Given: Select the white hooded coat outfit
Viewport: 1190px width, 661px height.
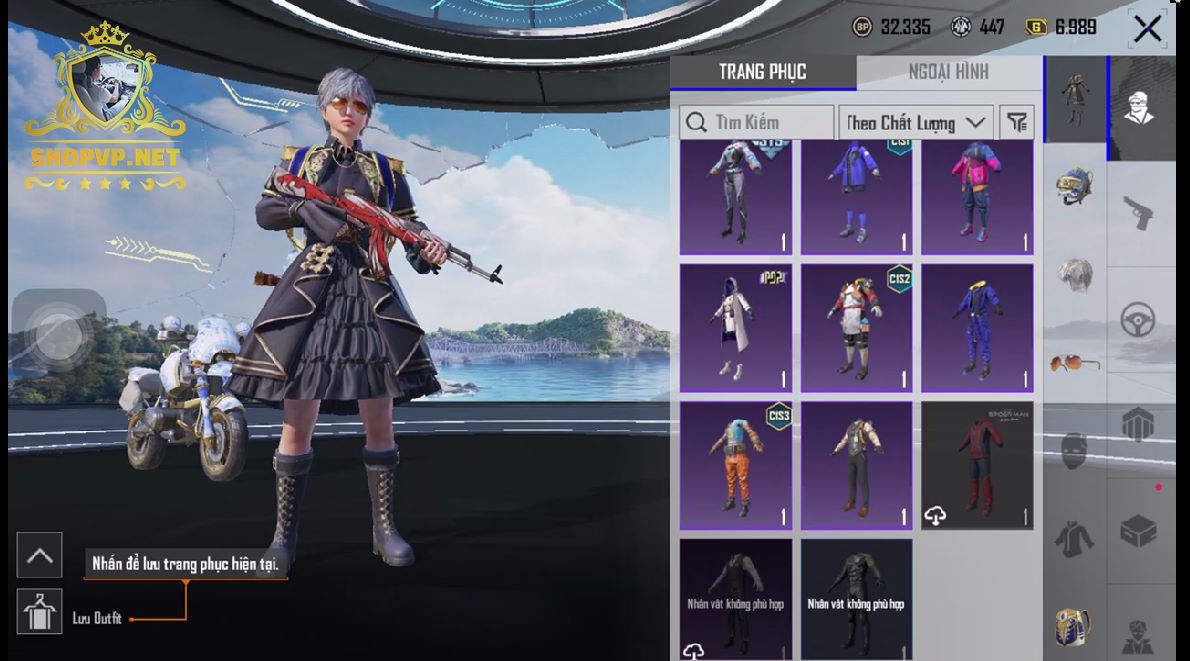Looking at the screenshot, I should 736,328.
